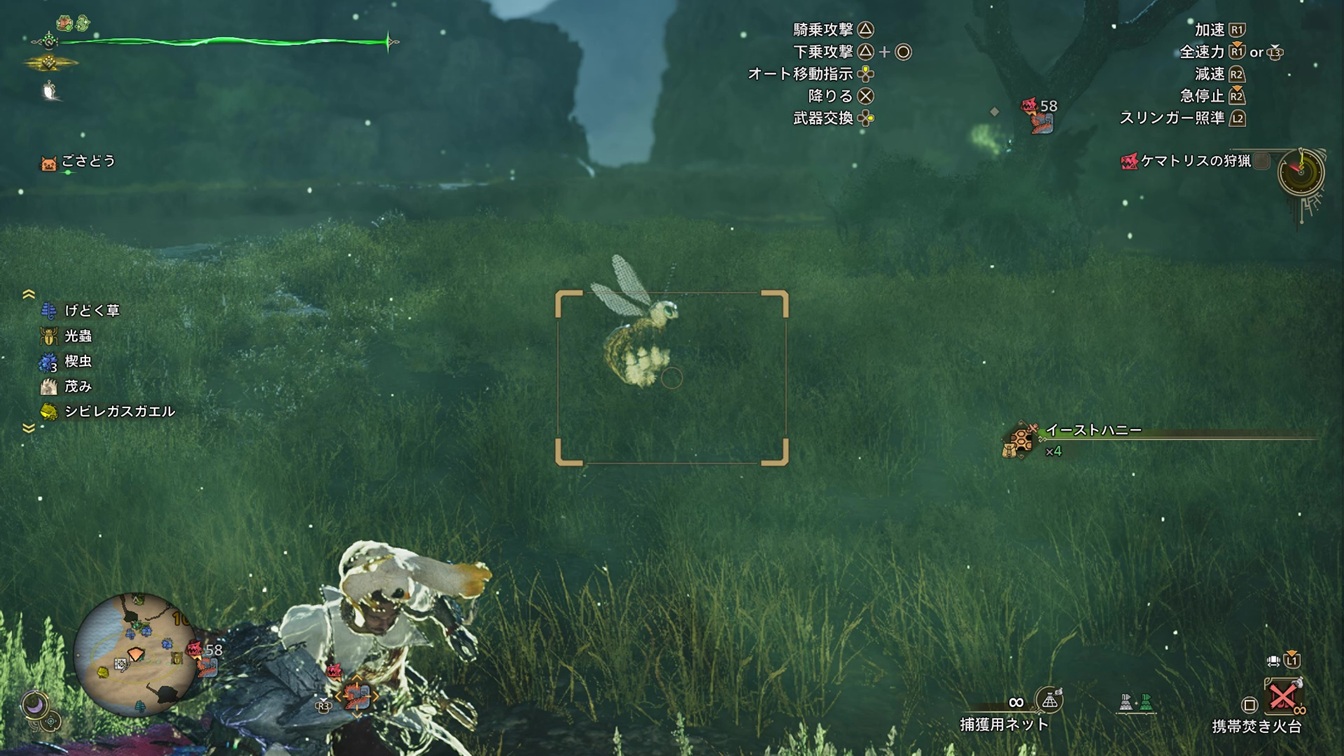
Task: Click the weapon swap tent icons
Action: click(x=1136, y=703)
